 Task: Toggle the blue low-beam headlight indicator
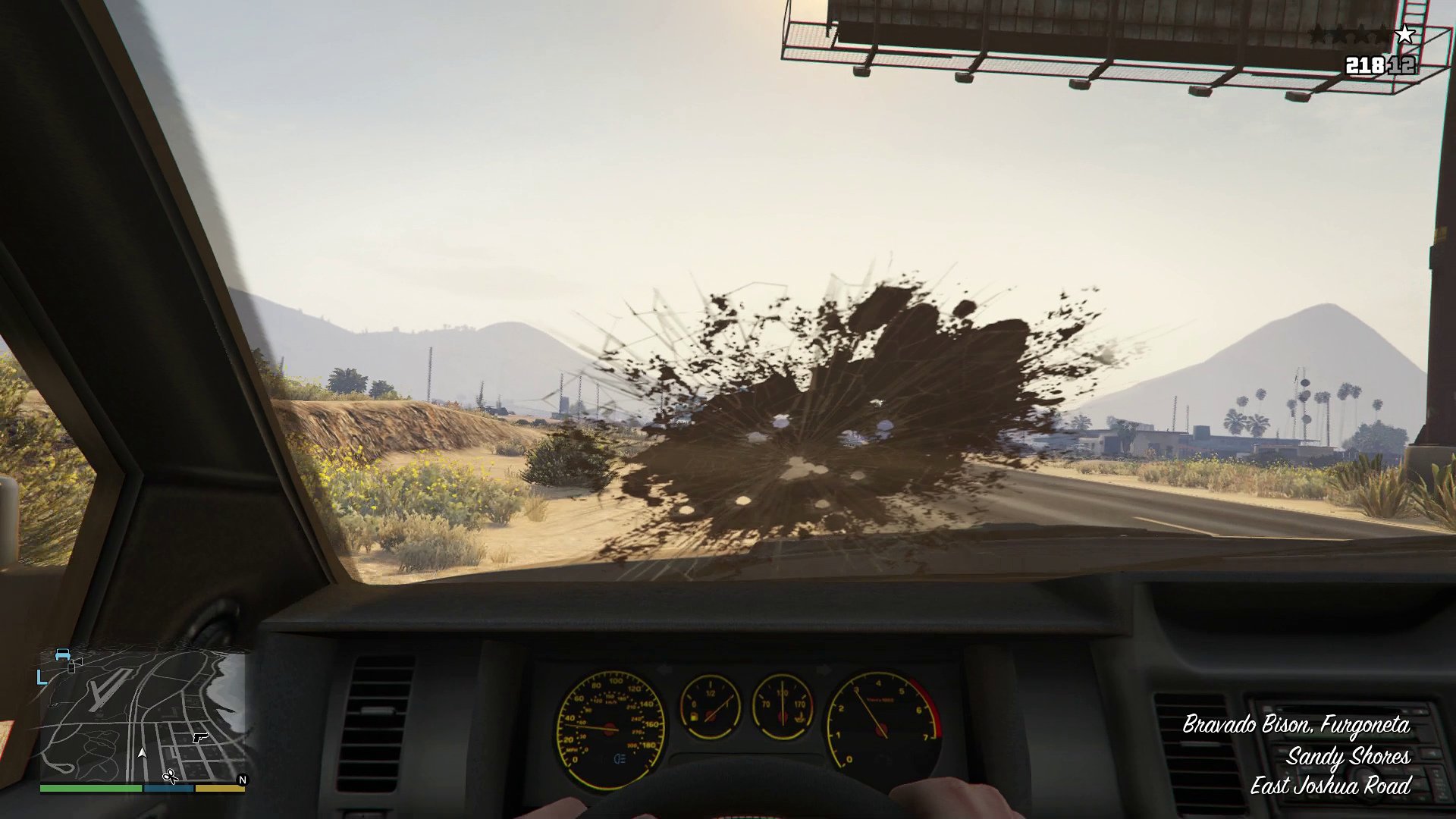point(619,760)
